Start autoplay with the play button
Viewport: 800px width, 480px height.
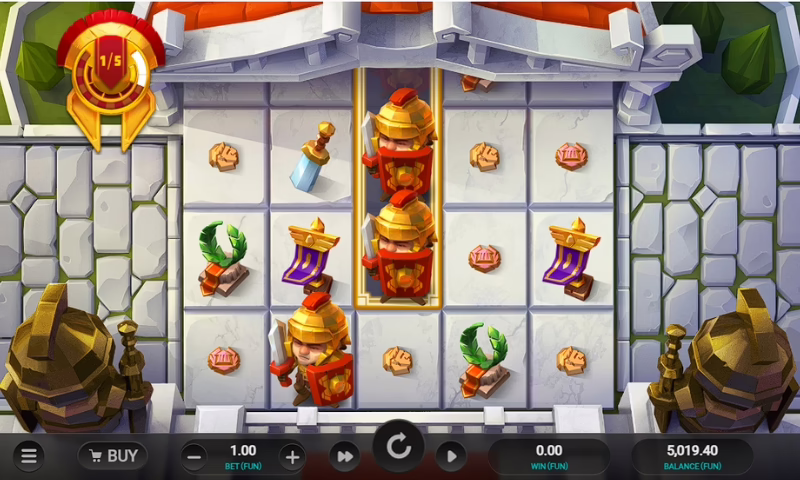450,456
